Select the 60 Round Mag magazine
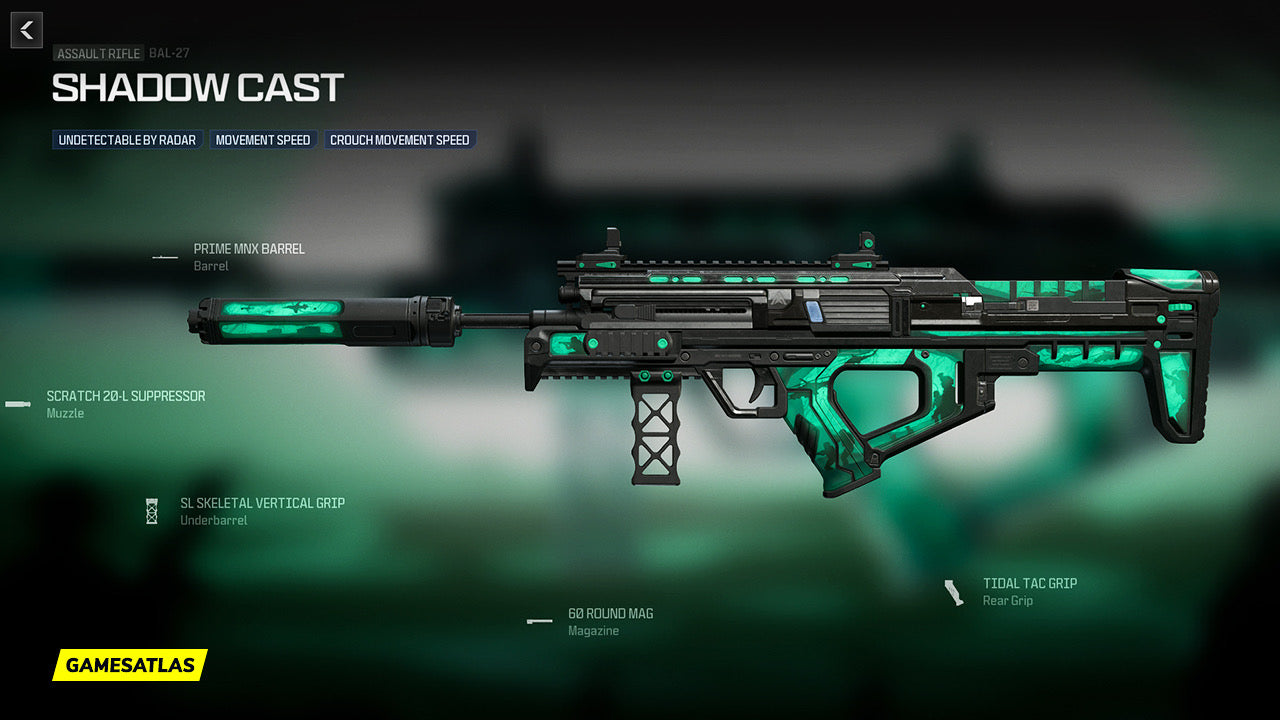 point(610,613)
